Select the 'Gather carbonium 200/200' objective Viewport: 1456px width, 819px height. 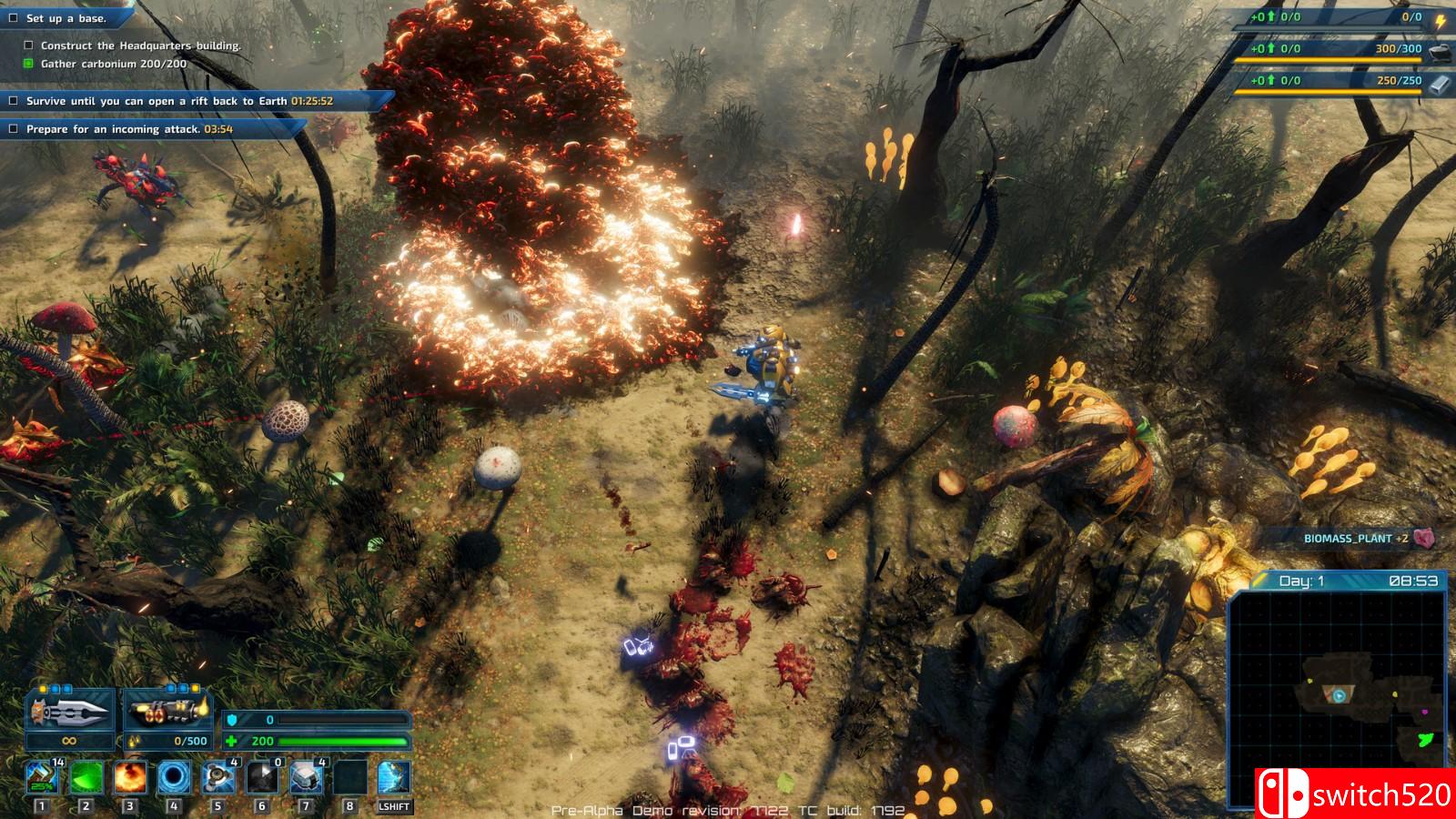click(113, 64)
